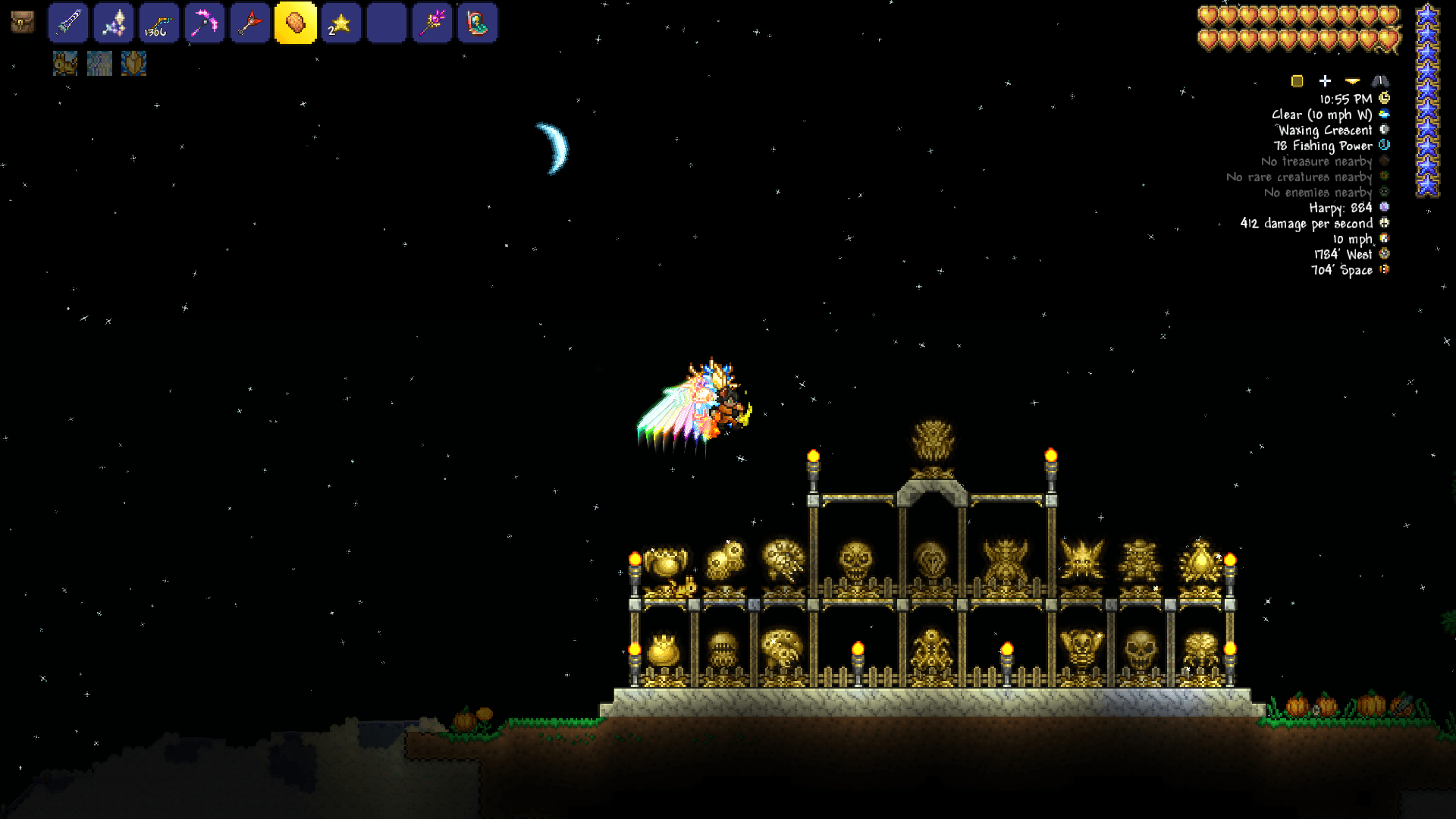Click the weather radio icon next to Clear
This screenshot has width=1456, height=819.
point(1383,114)
